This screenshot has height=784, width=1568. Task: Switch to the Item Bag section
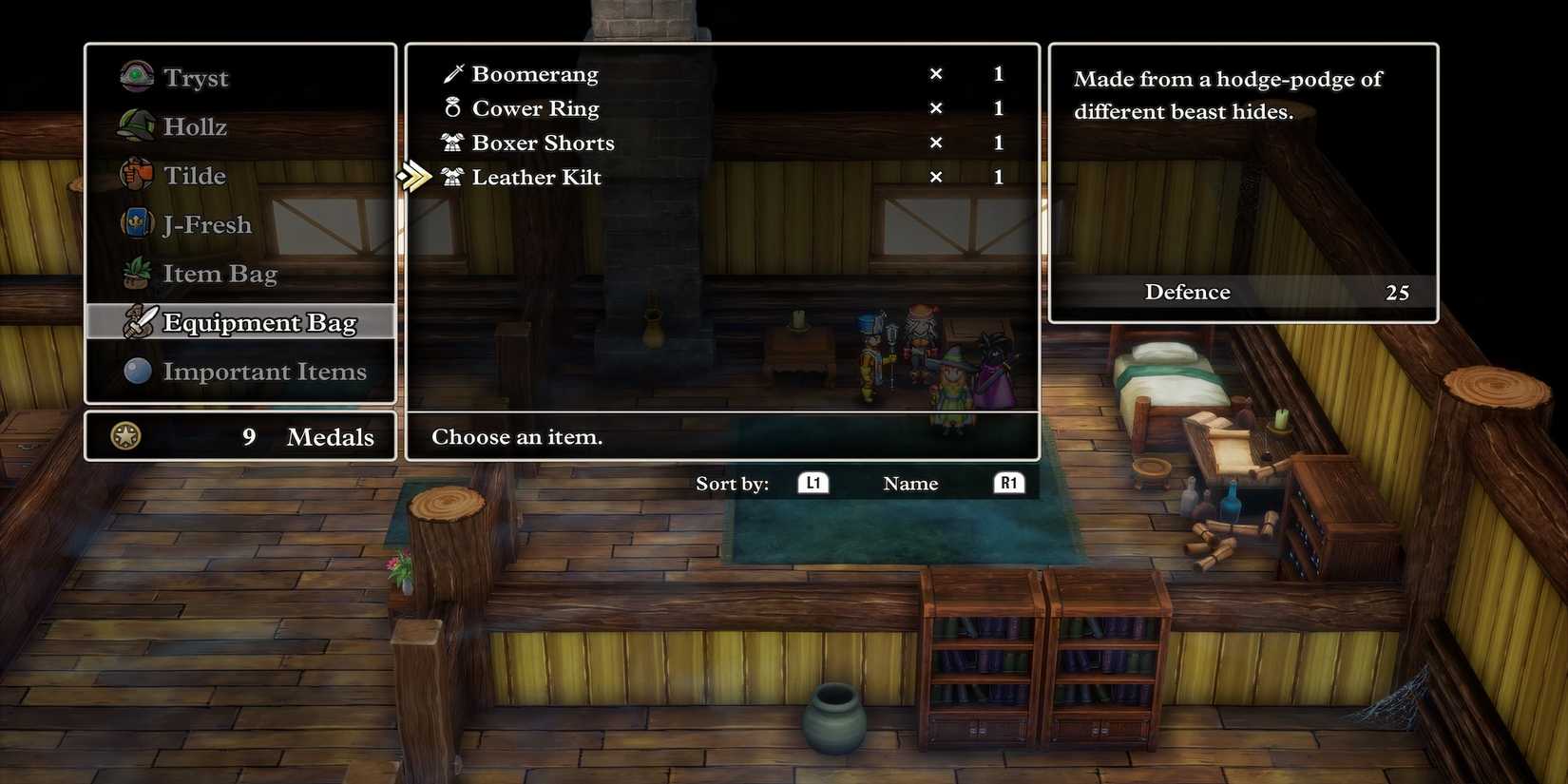(x=220, y=273)
